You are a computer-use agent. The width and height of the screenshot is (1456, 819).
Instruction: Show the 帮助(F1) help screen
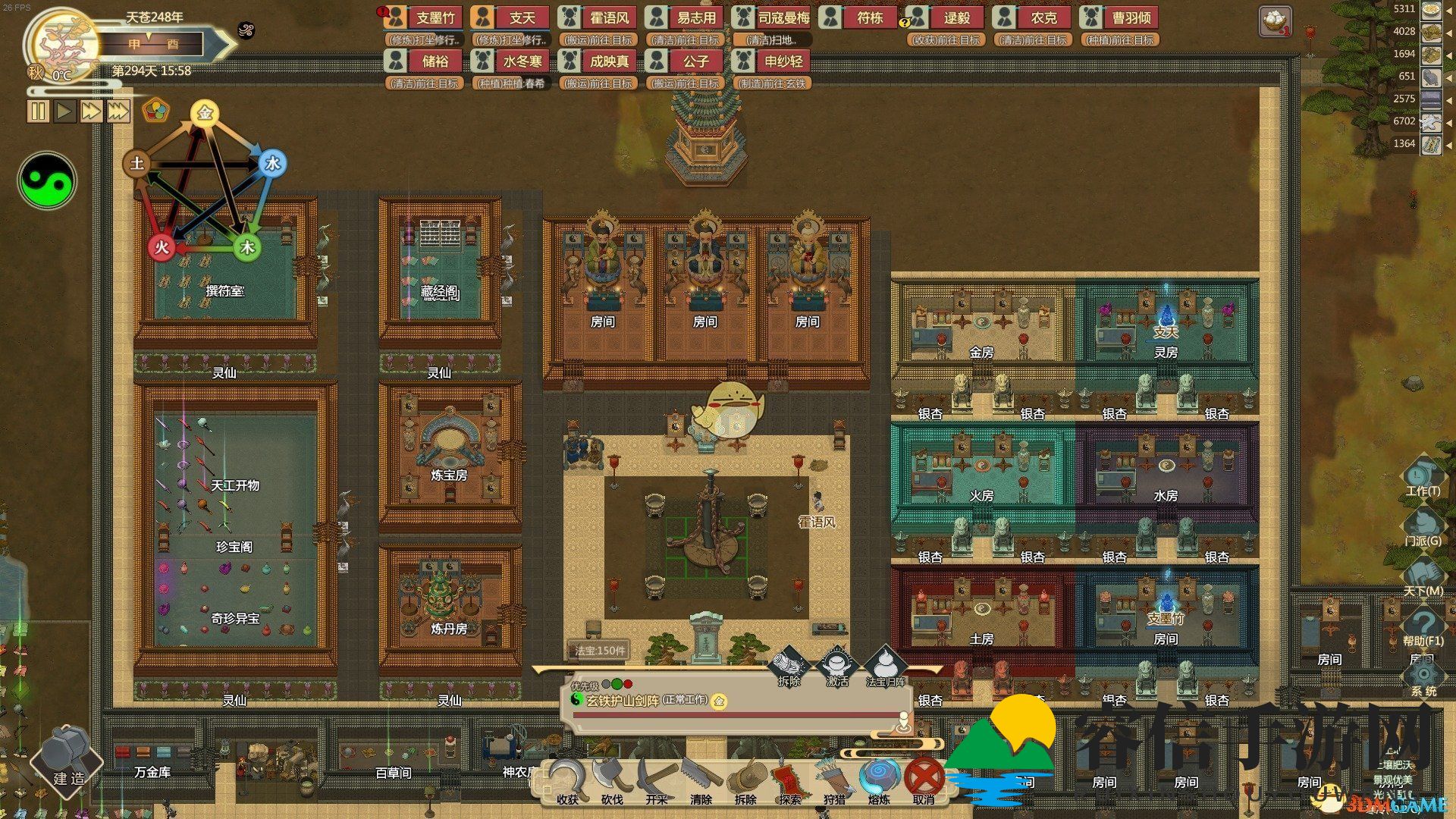1422,627
